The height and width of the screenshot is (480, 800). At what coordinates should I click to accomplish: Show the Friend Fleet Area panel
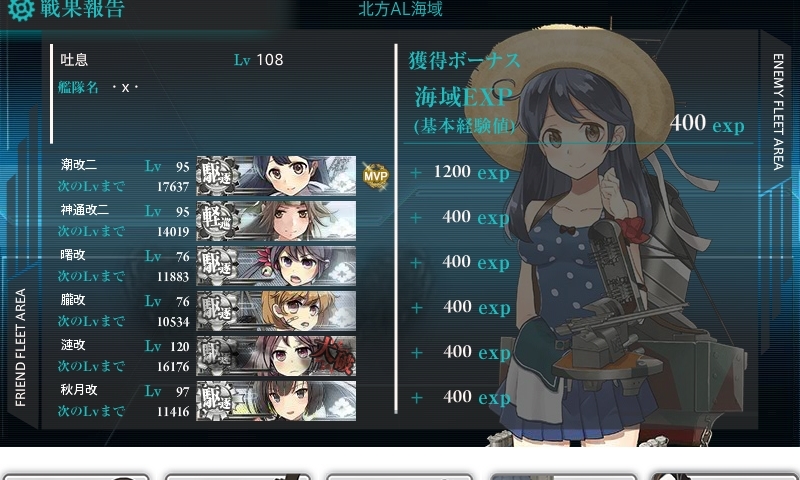(21, 348)
